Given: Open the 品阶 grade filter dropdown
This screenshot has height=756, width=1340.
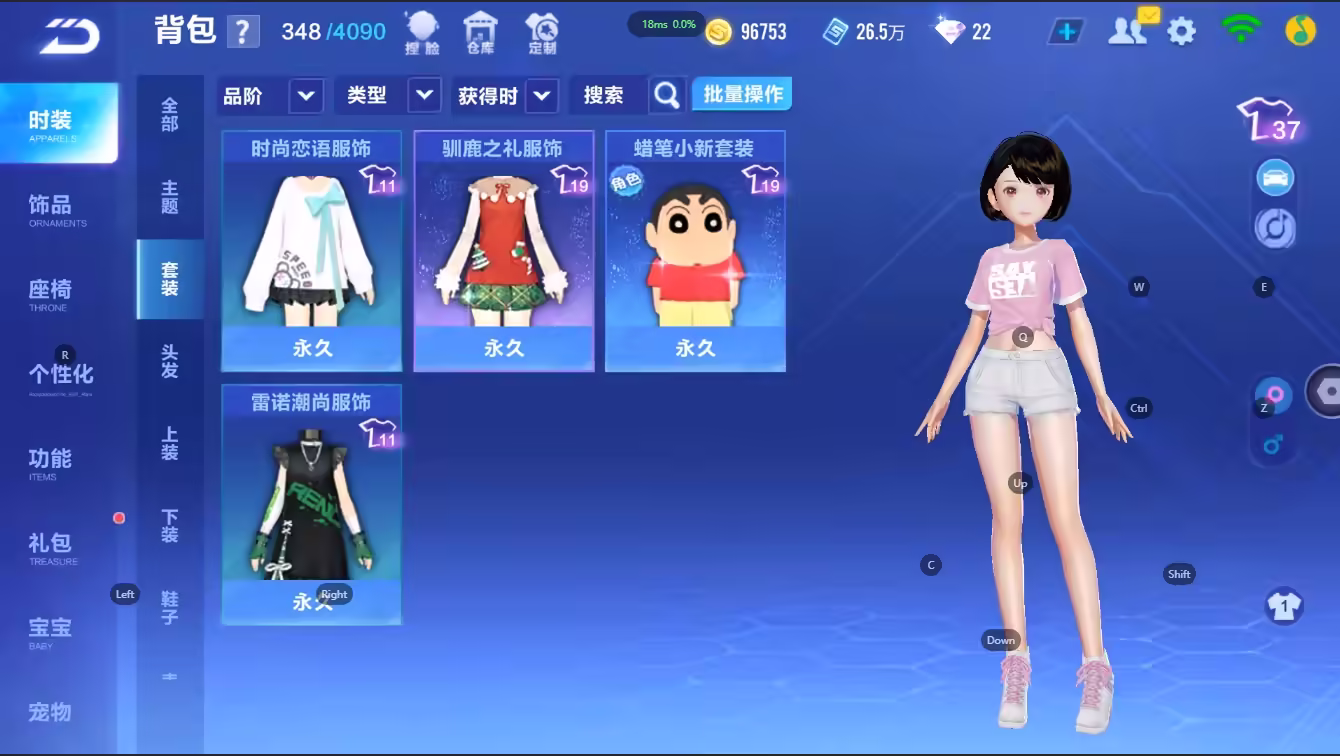Looking at the screenshot, I should 270,96.
